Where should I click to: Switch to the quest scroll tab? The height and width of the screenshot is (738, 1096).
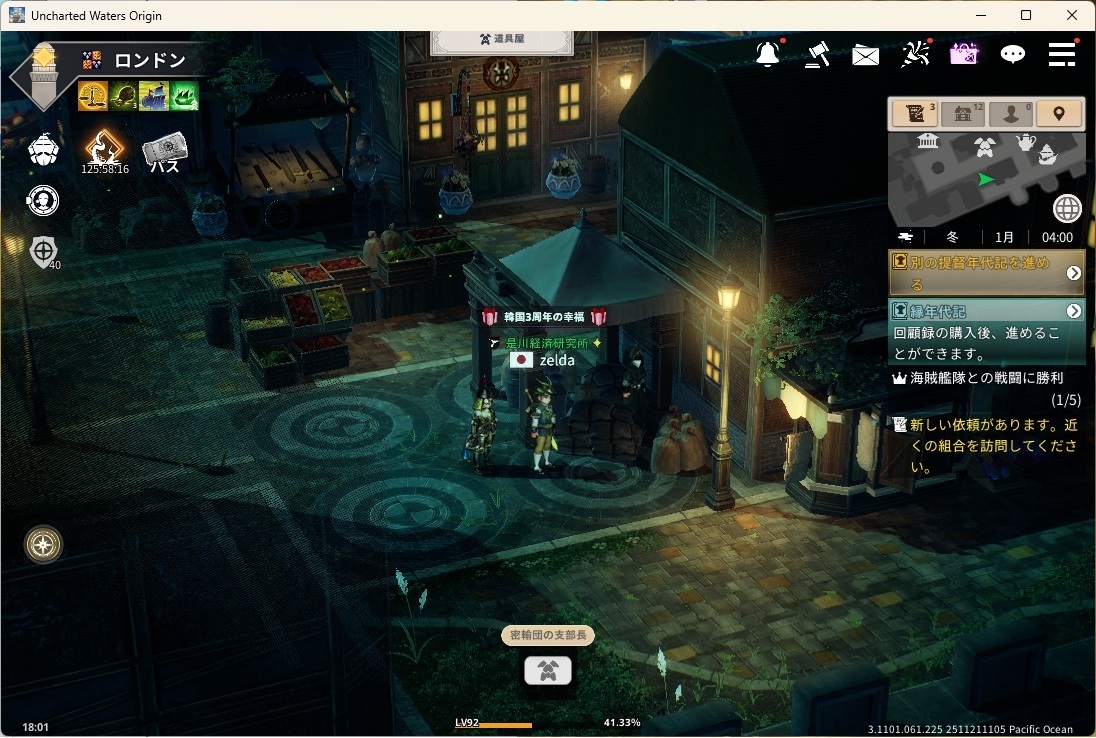(x=913, y=114)
